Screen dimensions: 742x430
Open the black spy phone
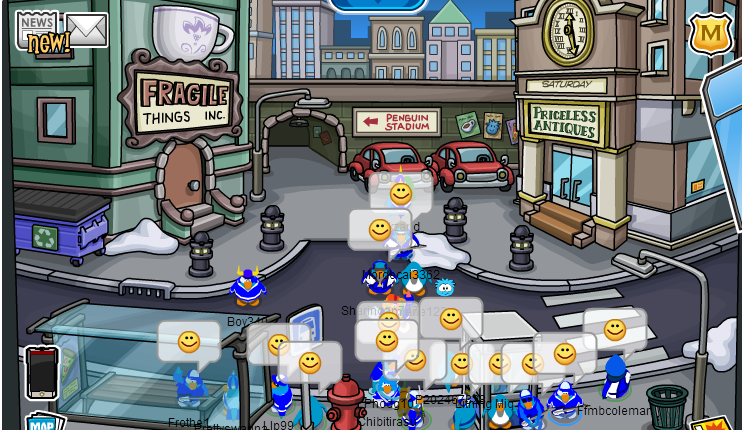[42, 371]
